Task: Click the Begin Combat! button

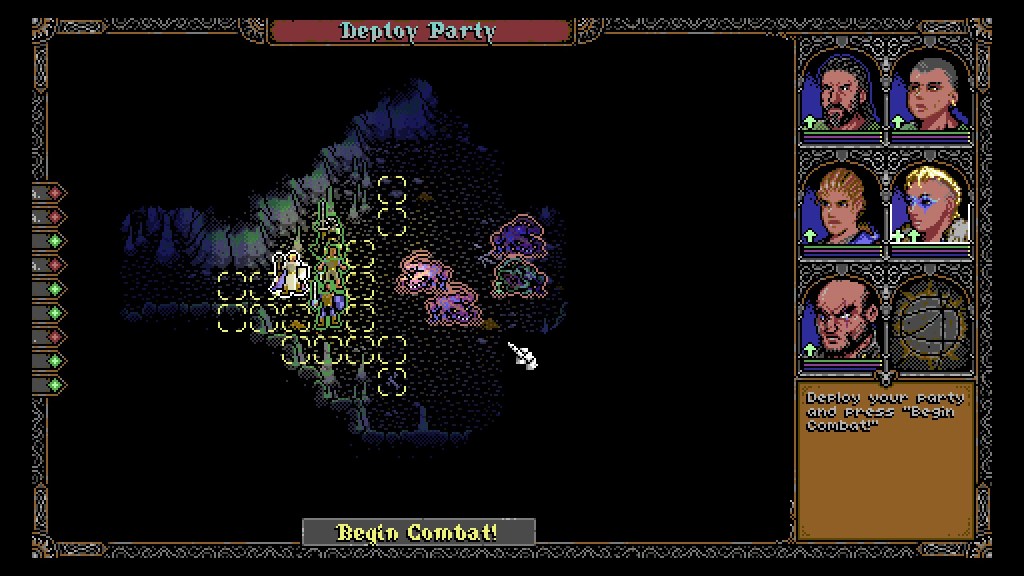Action: click(x=418, y=532)
